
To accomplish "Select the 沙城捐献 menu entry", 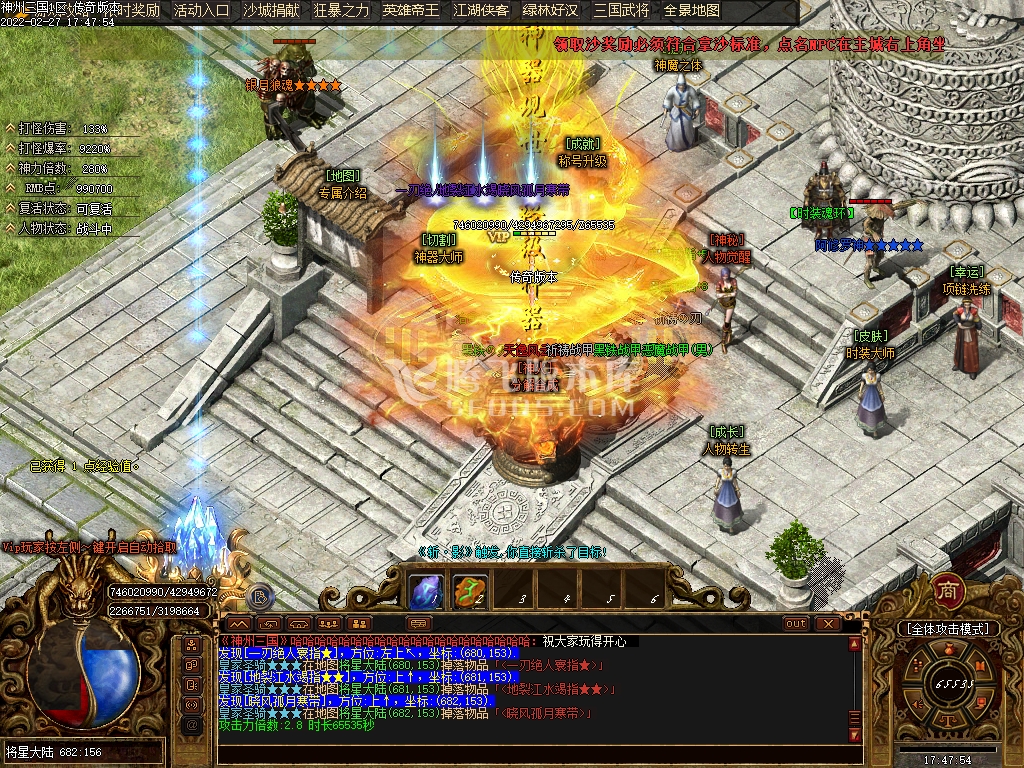I will (x=271, y=11).
